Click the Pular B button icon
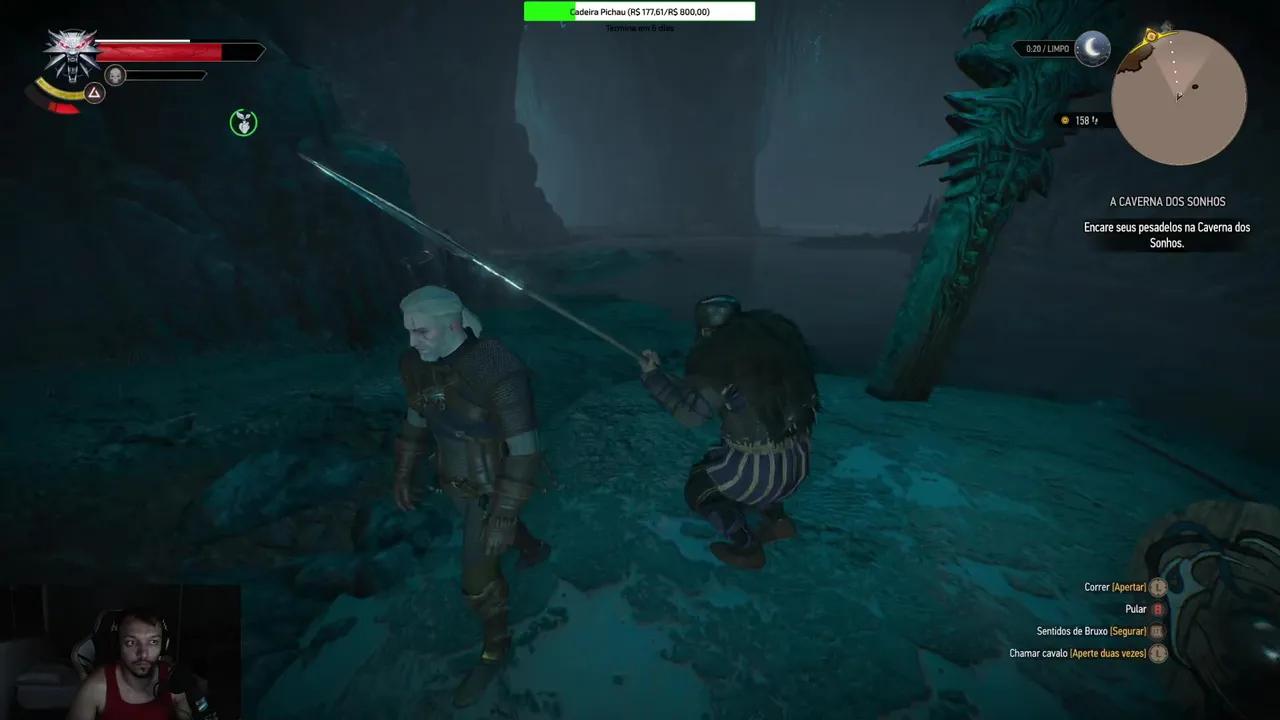Viewport: 1280px width, 720px height. click(1156, 609)
